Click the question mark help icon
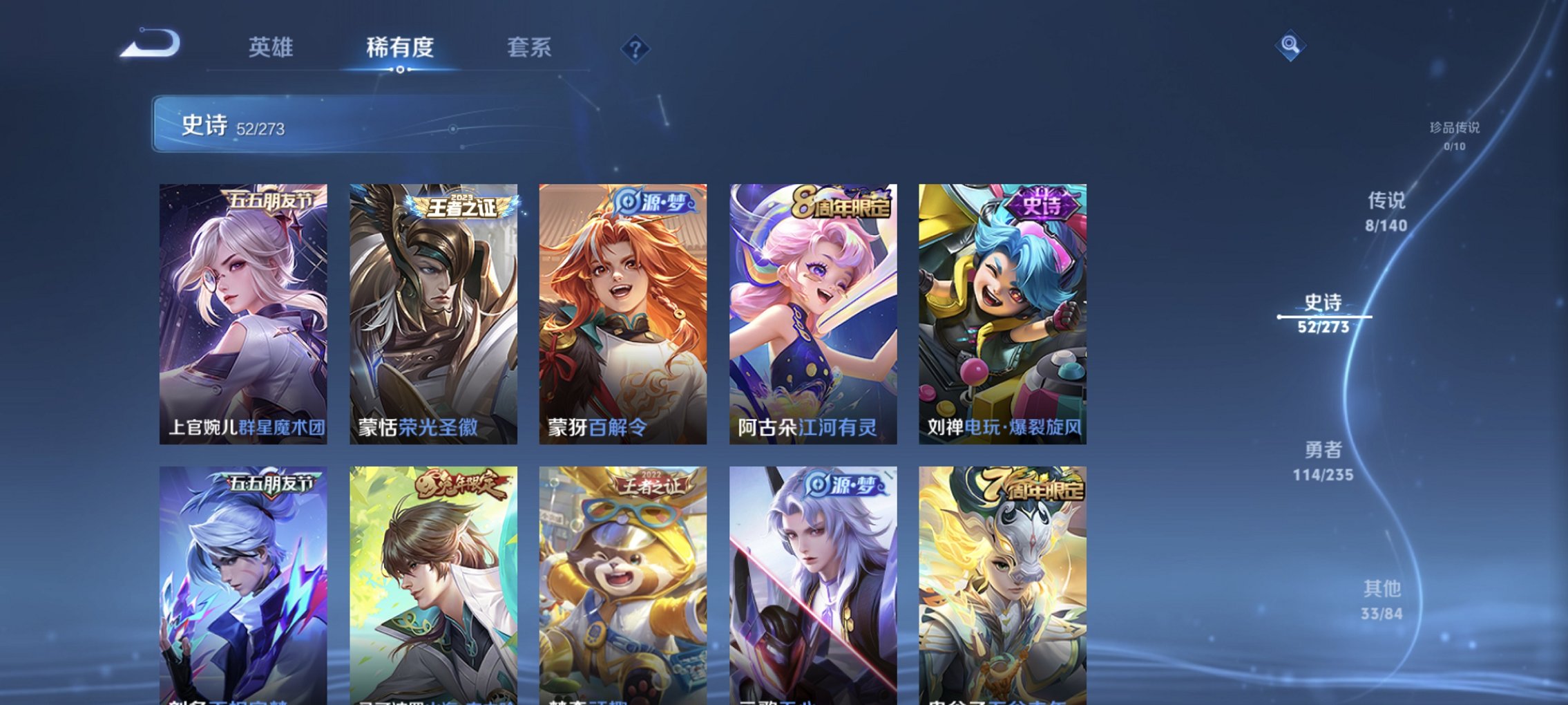The width and height of the screenshot is (1568, 705). tap(636, 48)
